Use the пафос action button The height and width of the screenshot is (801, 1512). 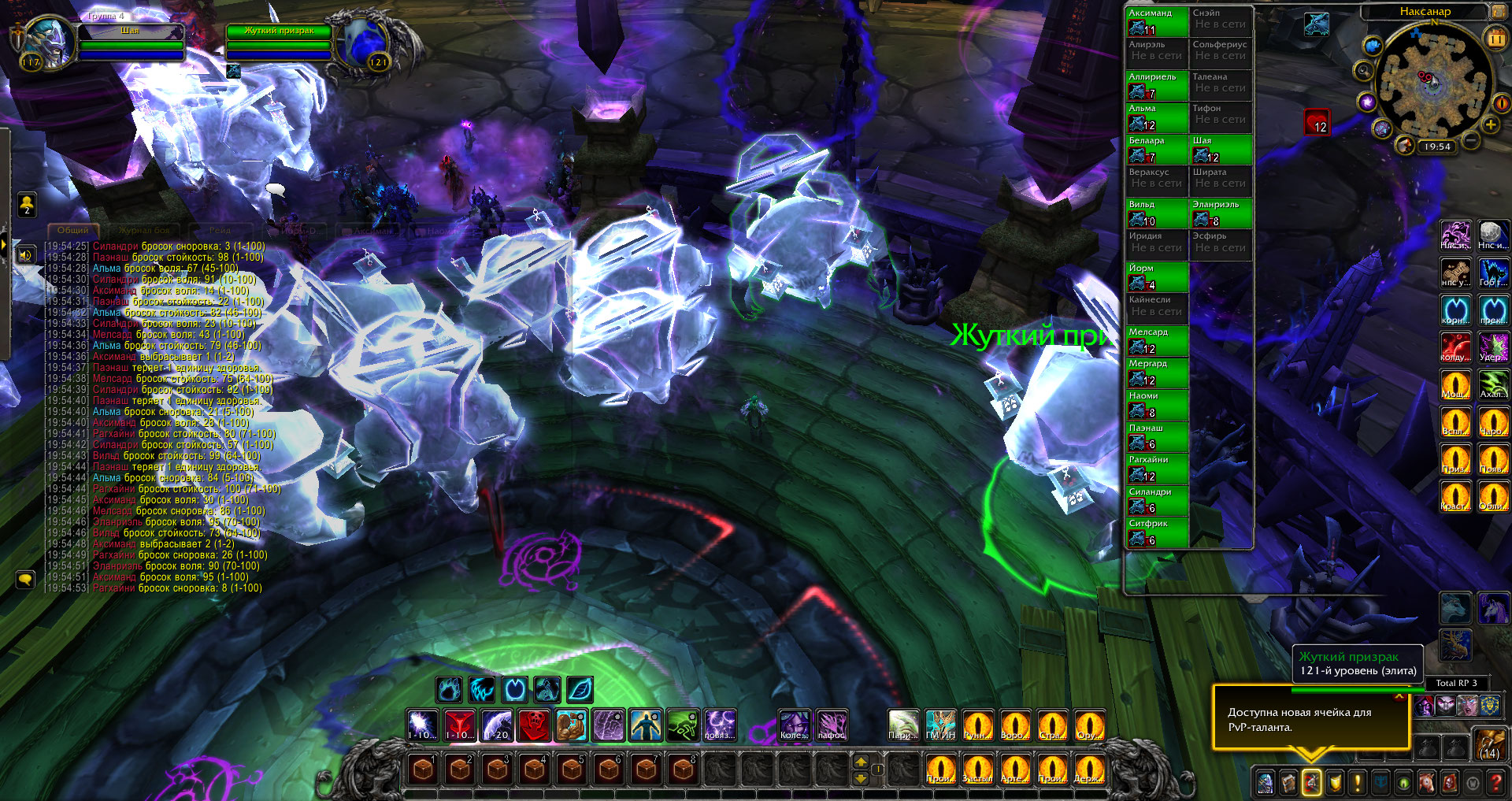[832, 725]
